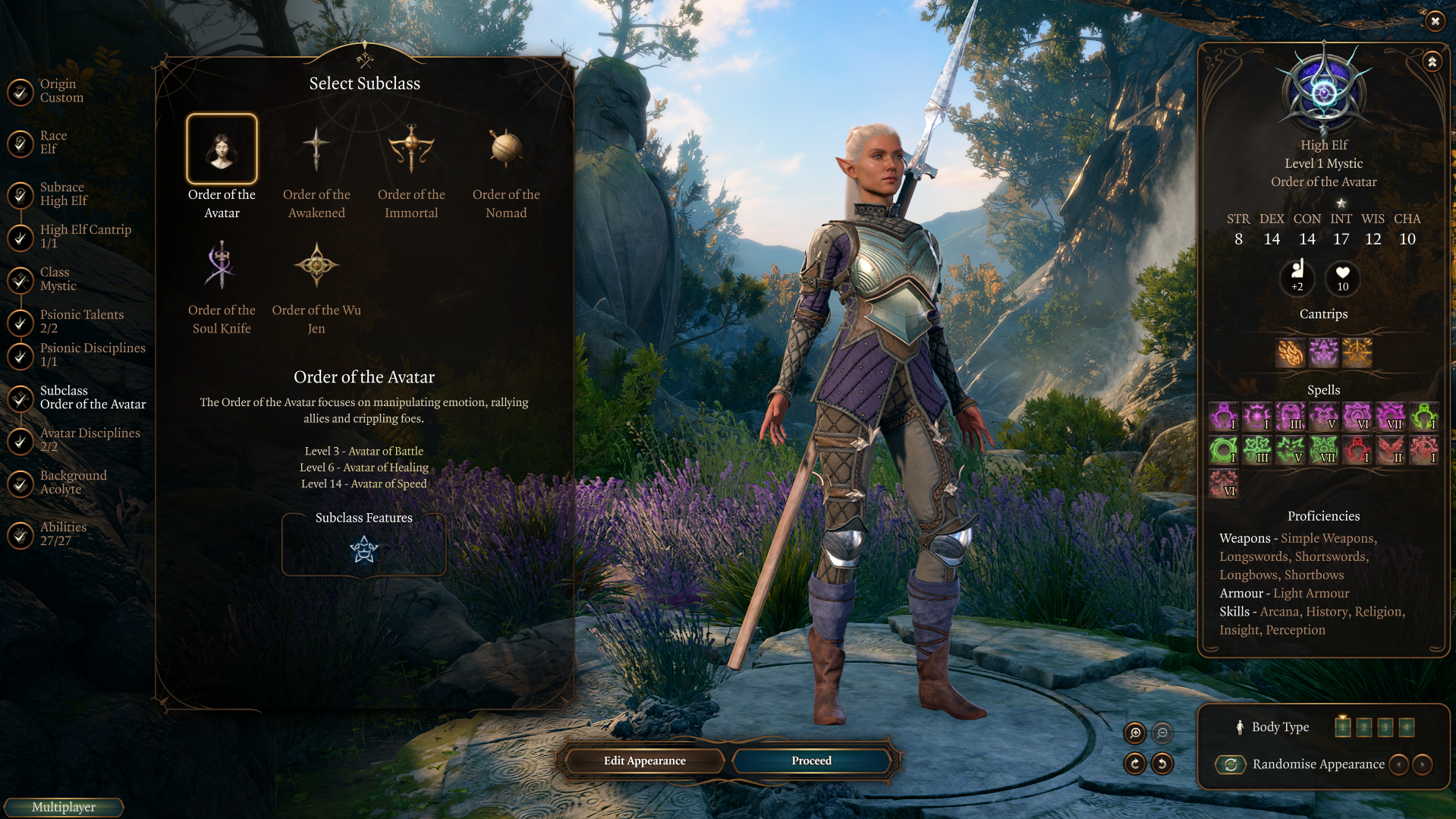Click the Proceed button
1456x819 pixels.
click(x=811, y=761)
